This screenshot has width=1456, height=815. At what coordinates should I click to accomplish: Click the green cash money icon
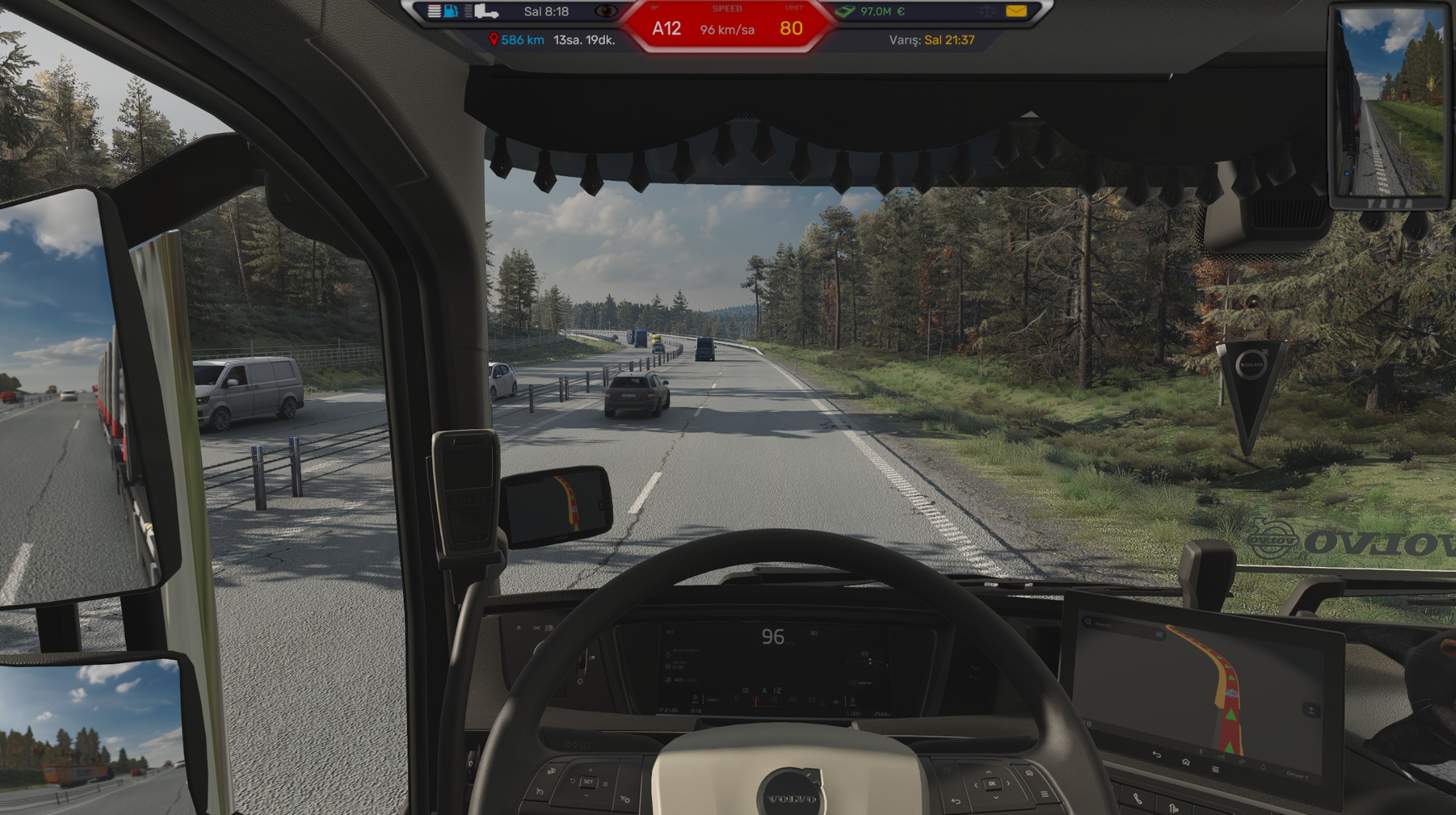[x=845, y=11]
